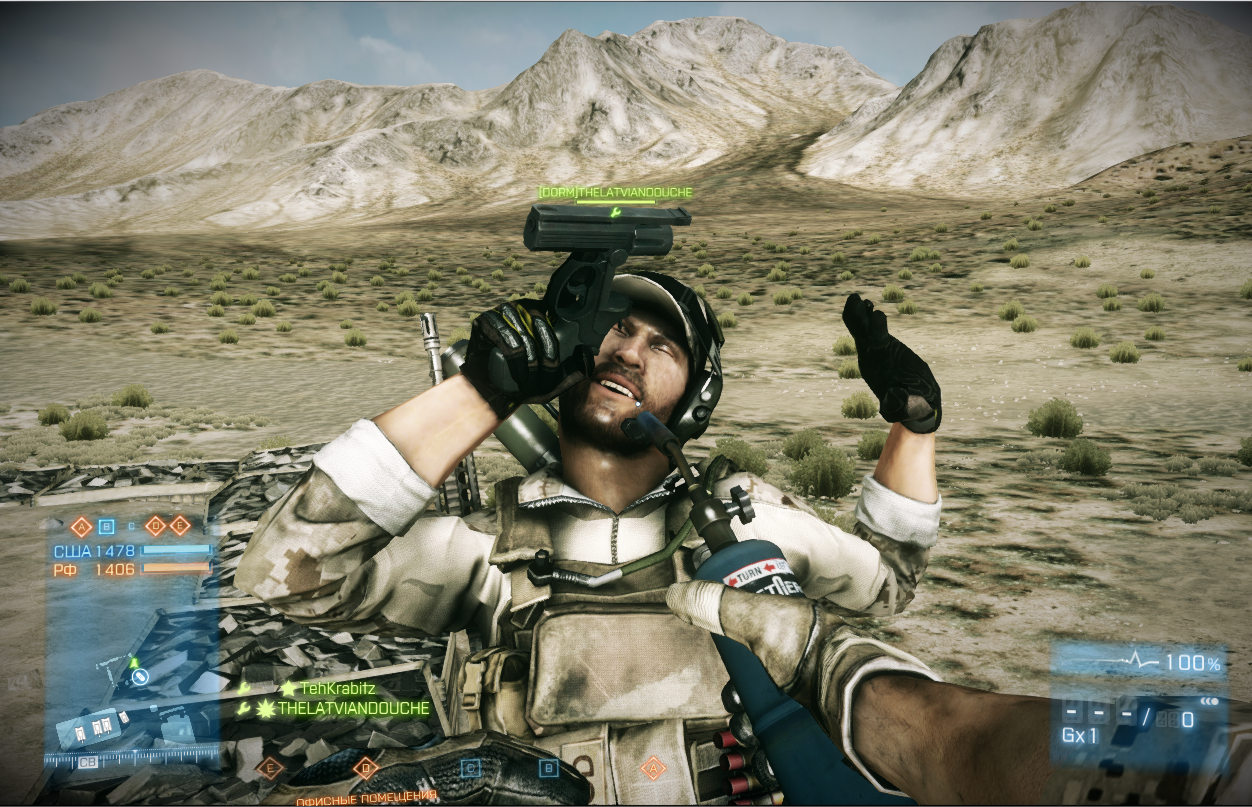Click the objective D marker labeled ОФИСНЫЕ ПОМЕЩЕНИЯ
1252x807 pixels.
tap(365, 769)
